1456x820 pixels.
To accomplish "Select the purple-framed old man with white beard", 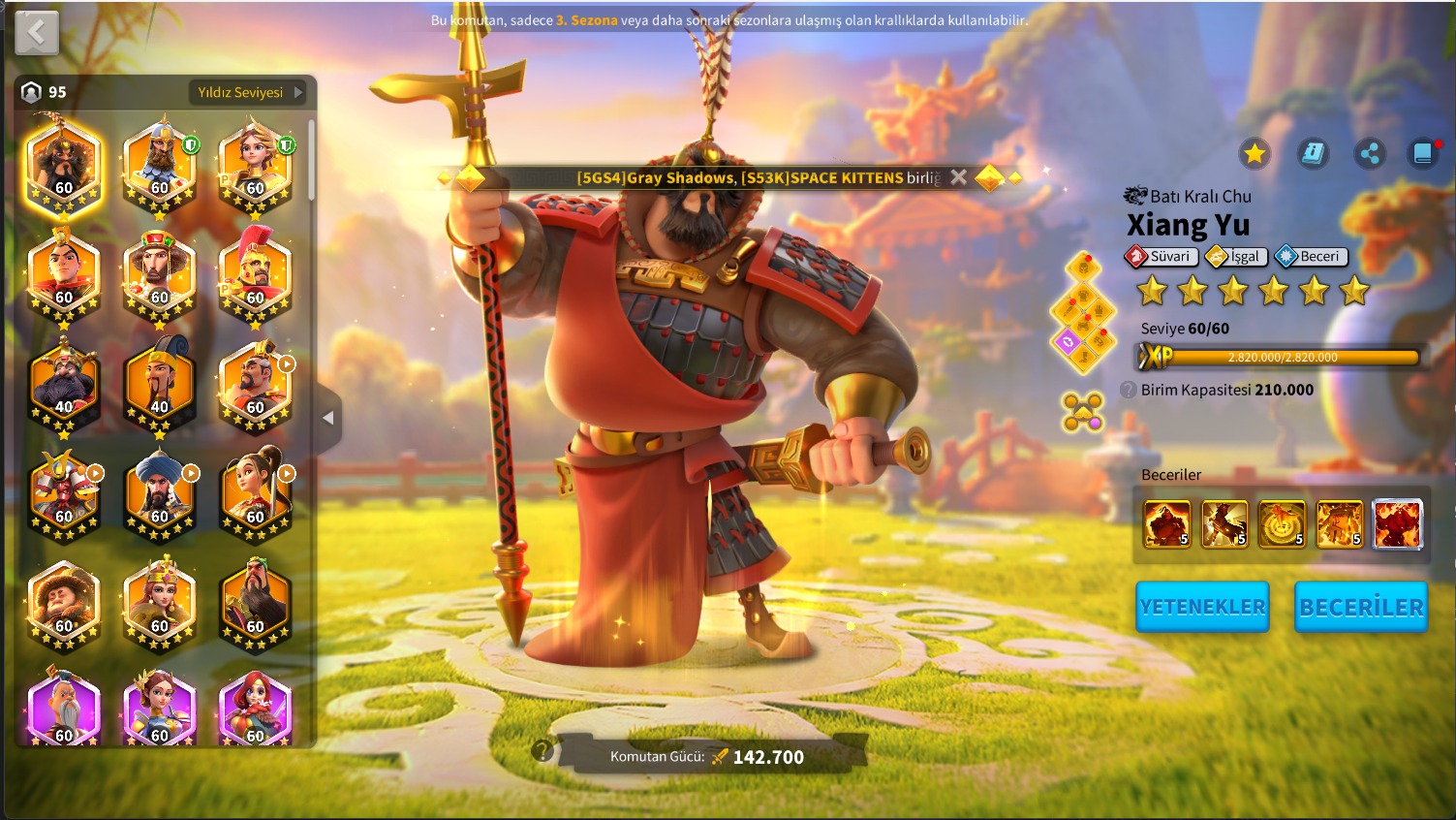I will click(64, 708).
